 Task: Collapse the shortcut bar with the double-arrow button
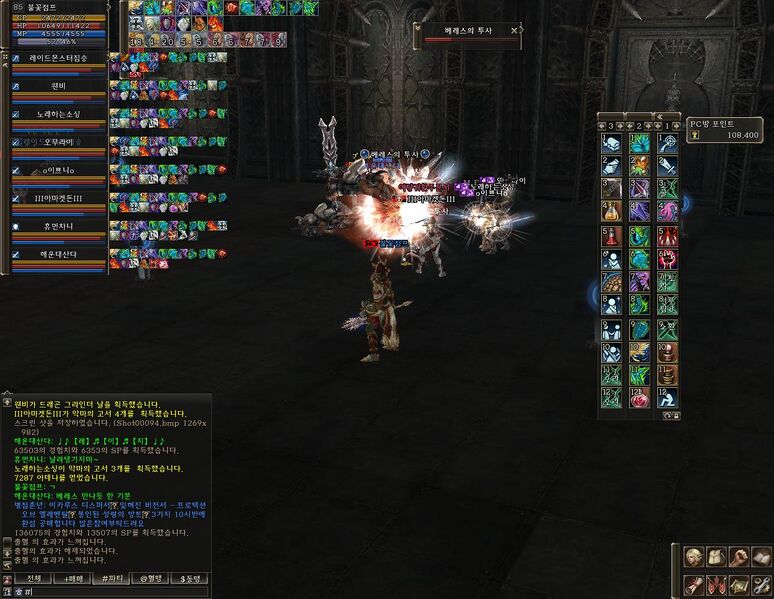(660, 115)
